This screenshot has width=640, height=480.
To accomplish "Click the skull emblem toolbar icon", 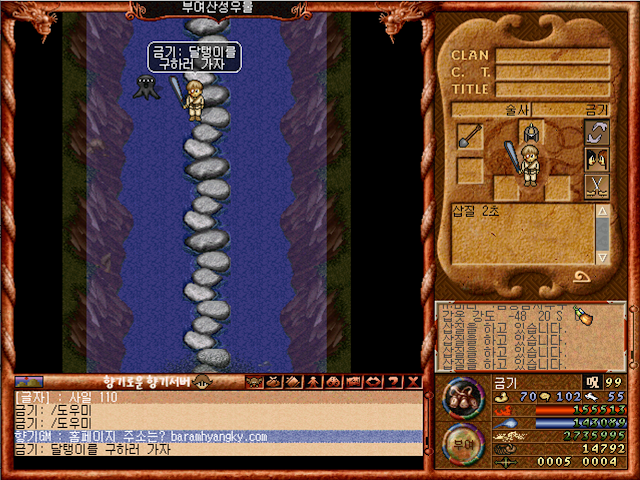I will tap(253, 382).
